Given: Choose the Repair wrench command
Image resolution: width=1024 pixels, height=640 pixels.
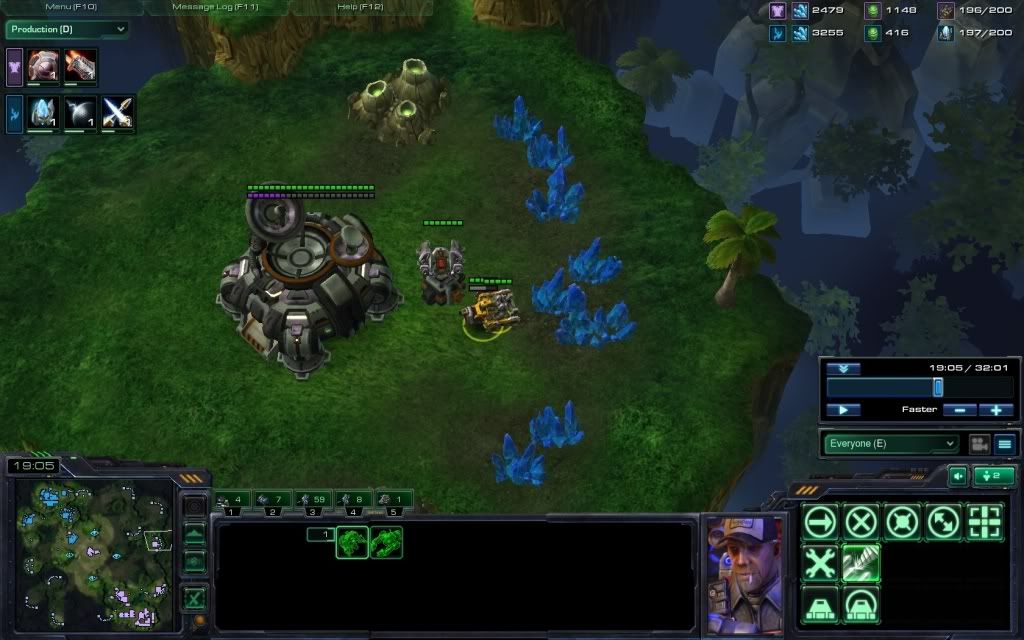Looking at the screenshot, I should coord(820,563).
